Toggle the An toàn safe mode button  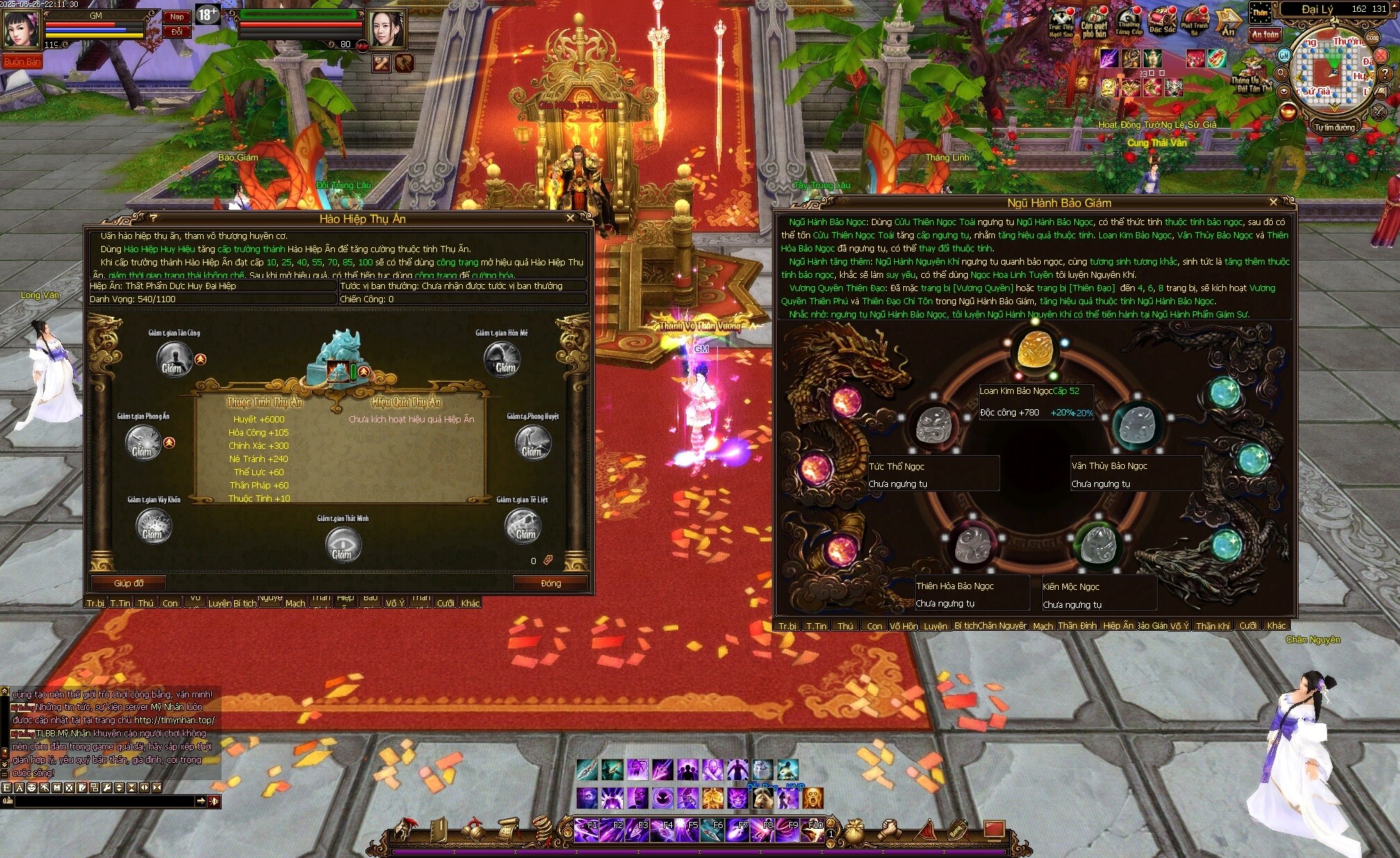click(x=1265, y=34)
